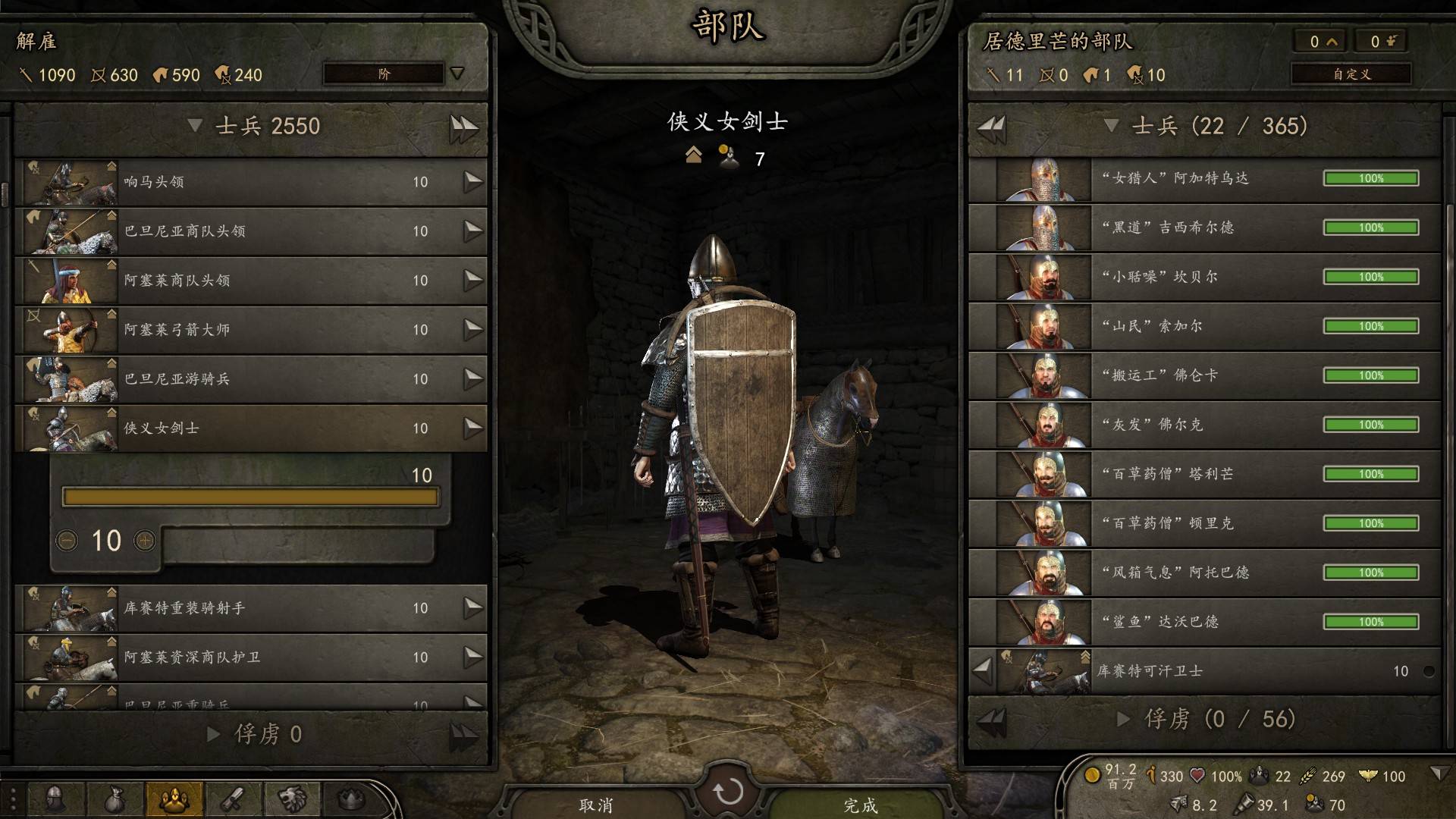Click the 完成 (Done) button
1456x819 pixels.
point(860,804)
